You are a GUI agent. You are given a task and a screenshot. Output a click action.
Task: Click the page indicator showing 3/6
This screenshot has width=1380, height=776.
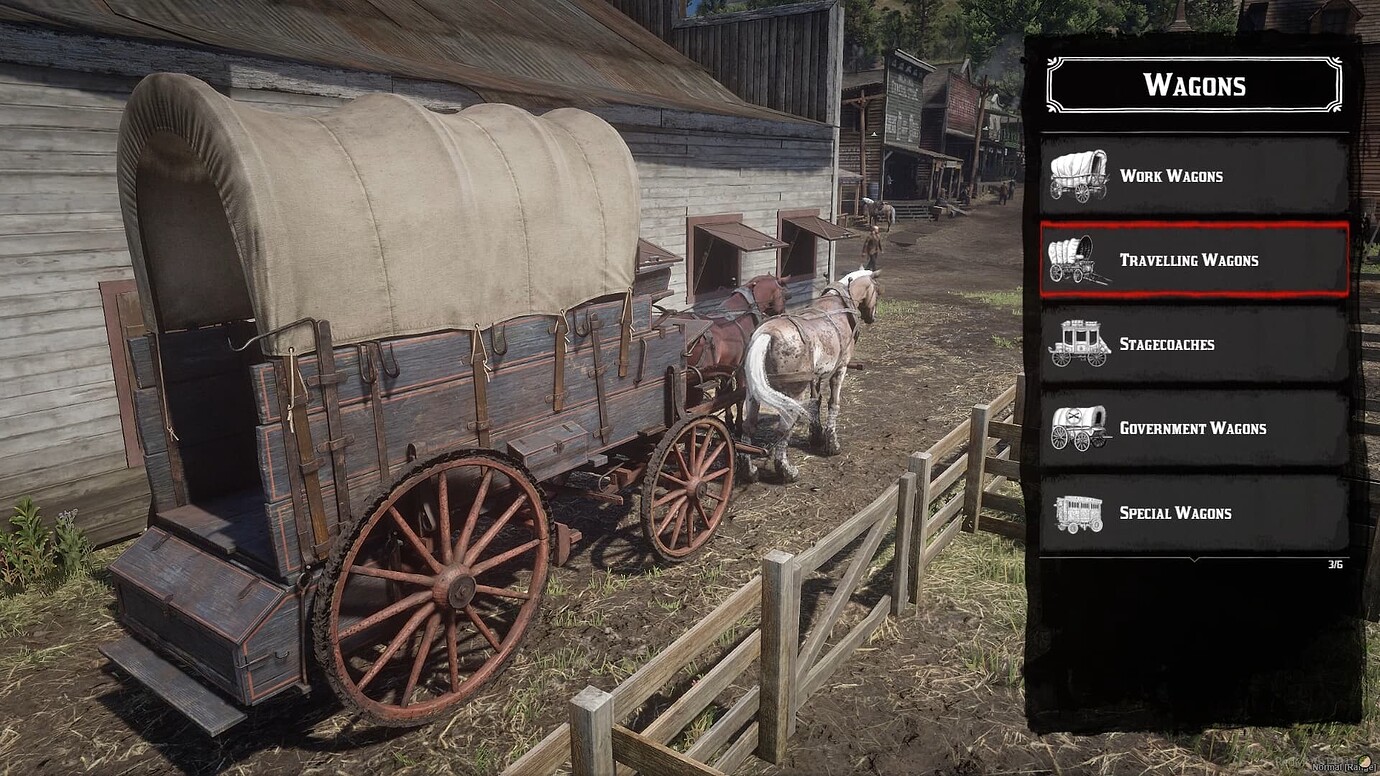1334,564
